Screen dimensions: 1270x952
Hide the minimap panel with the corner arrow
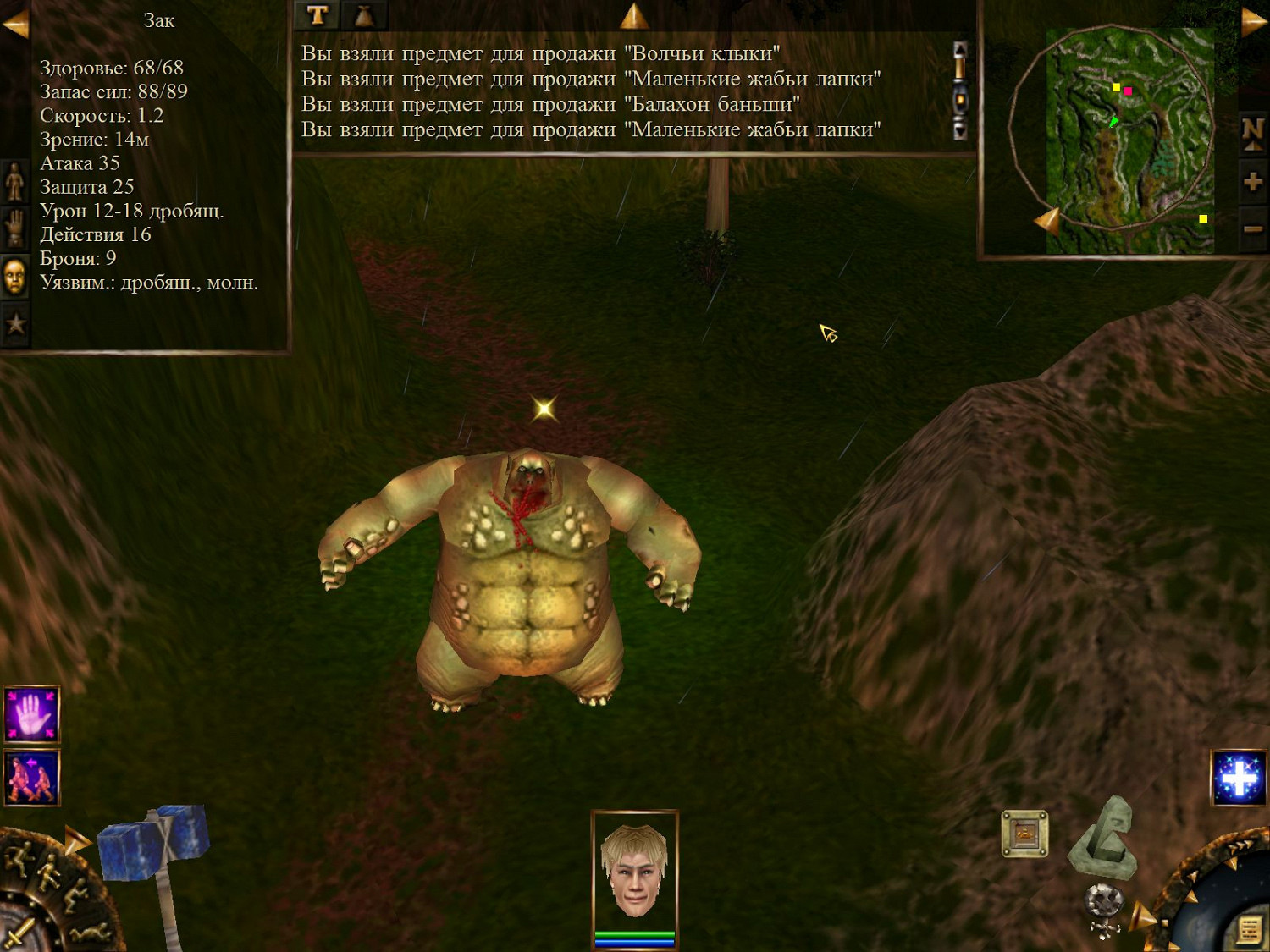tap(1253, 21)
